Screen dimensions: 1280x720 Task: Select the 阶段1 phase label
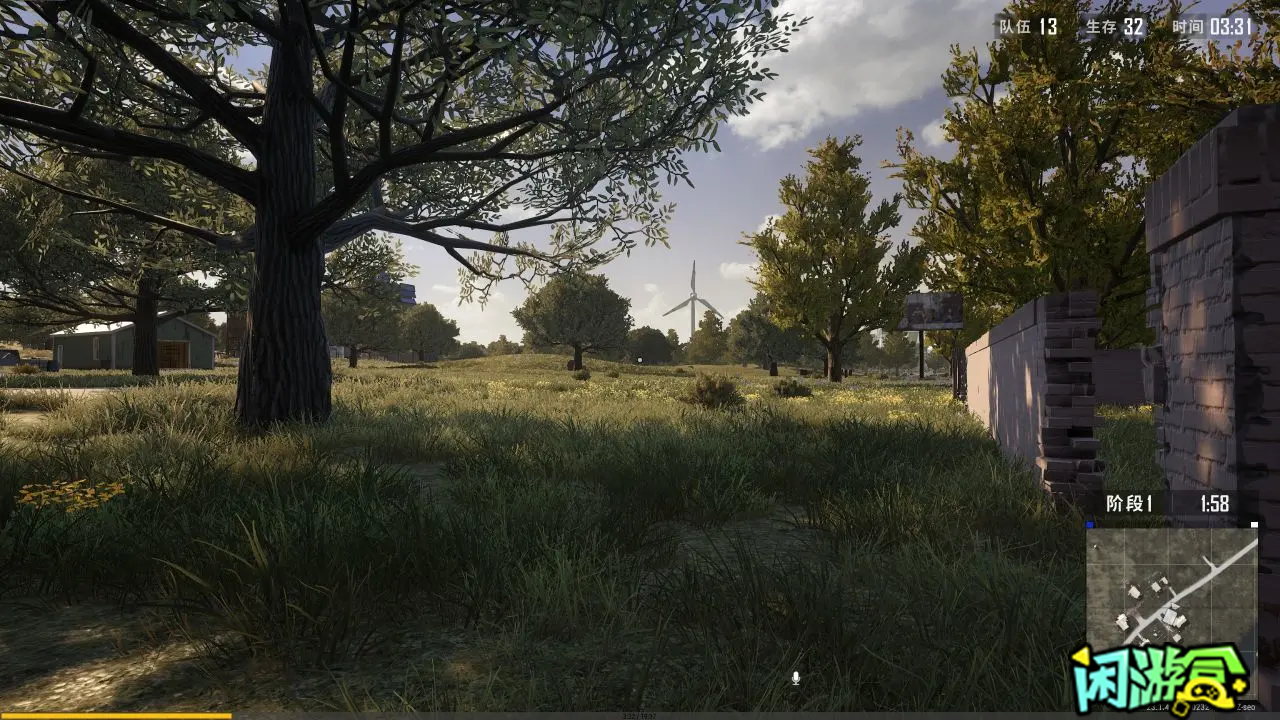coord(1128,501)
